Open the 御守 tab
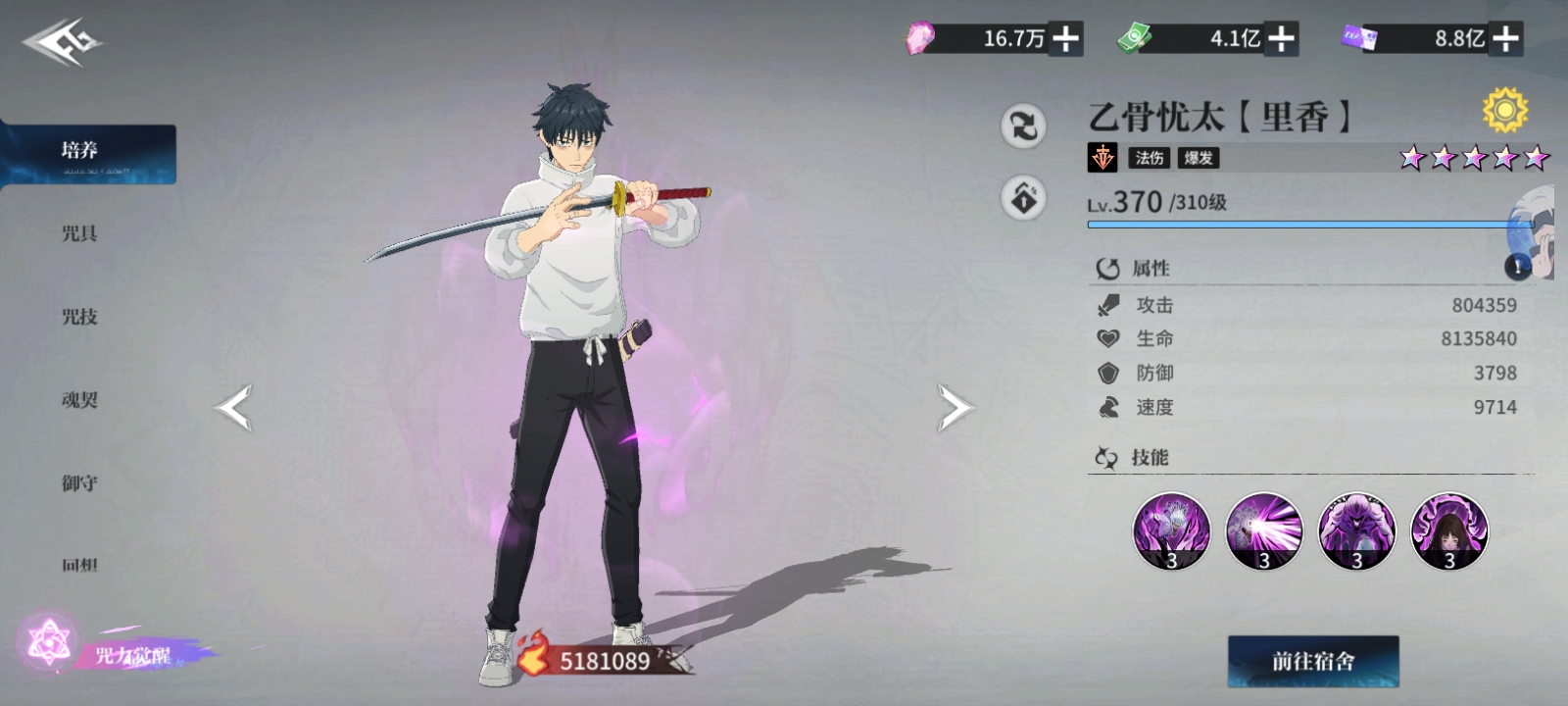Screen dimensions: 1568x706 (x=80, y=482)
